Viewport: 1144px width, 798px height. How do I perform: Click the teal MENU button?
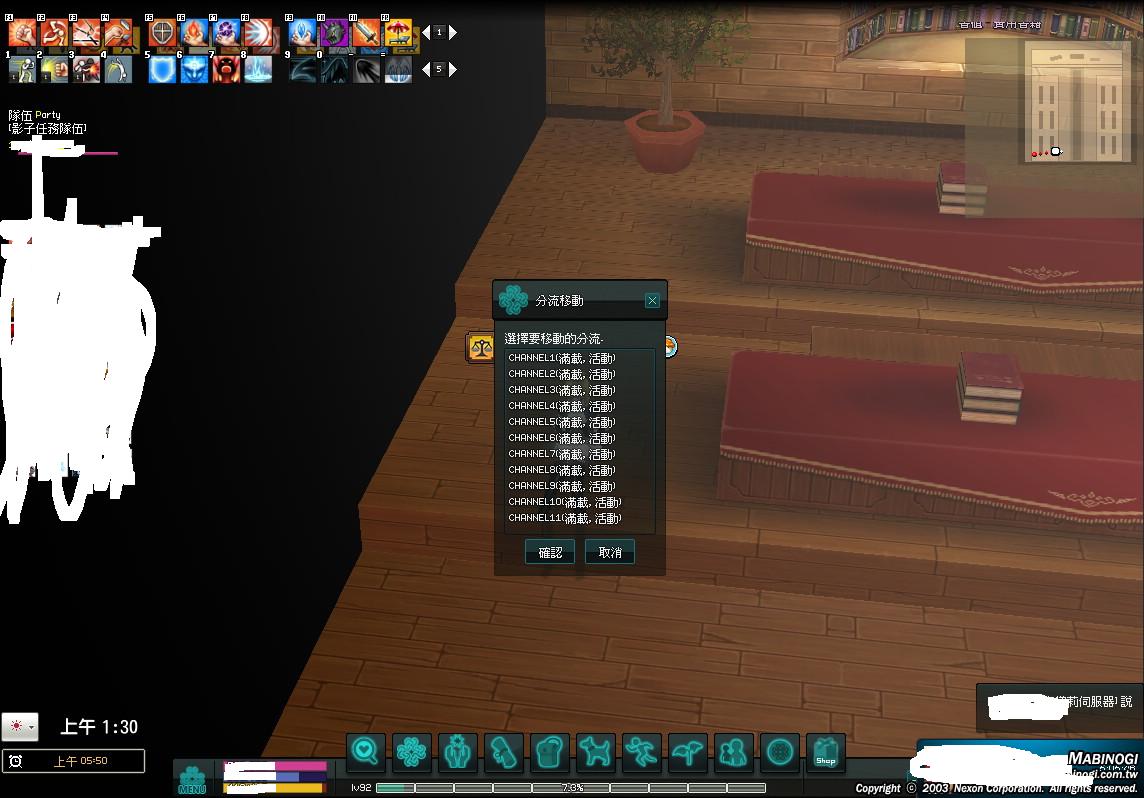[x=192, y=778]
